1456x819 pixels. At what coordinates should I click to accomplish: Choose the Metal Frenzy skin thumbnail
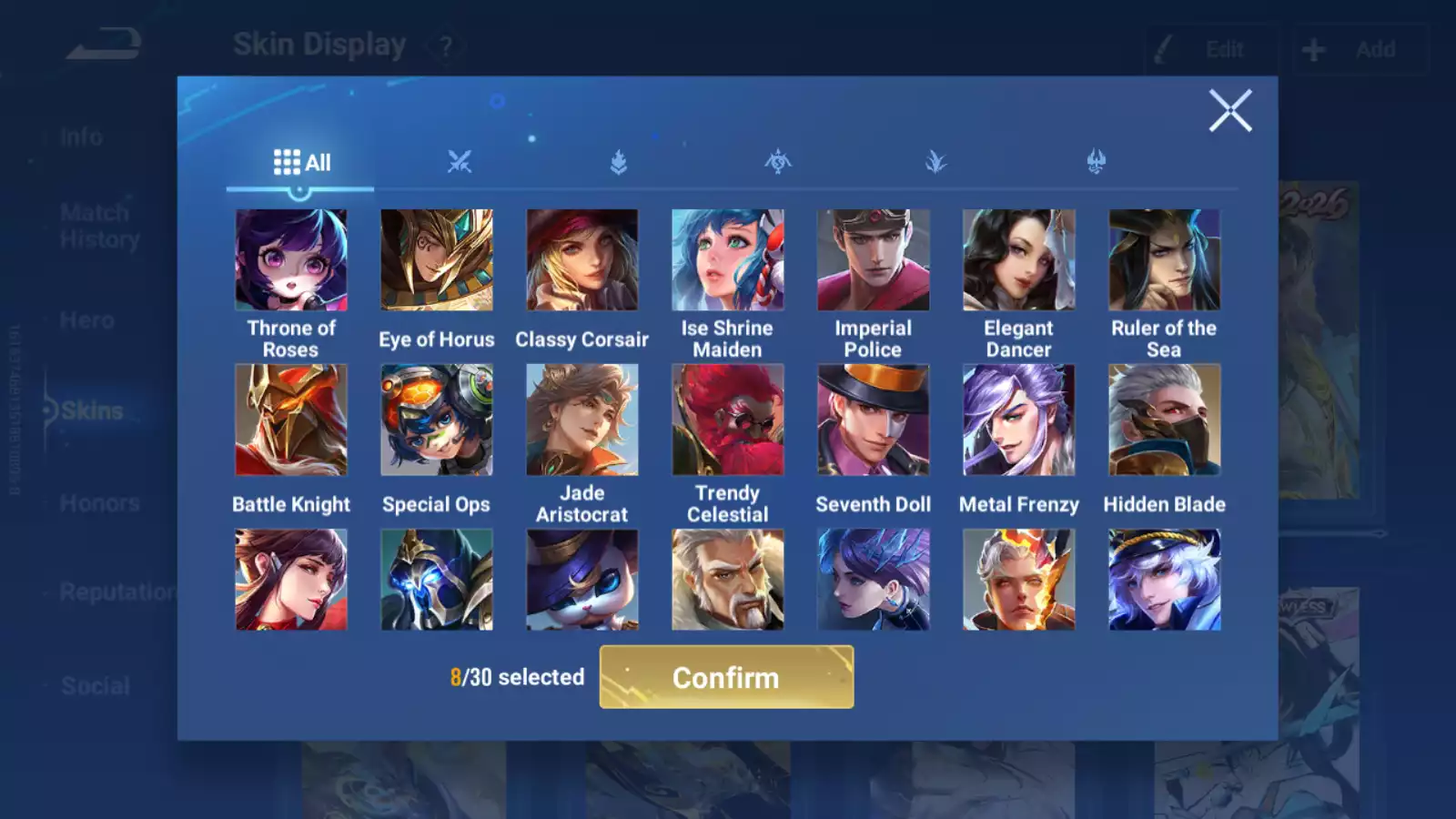click(x=1019, y=420)
